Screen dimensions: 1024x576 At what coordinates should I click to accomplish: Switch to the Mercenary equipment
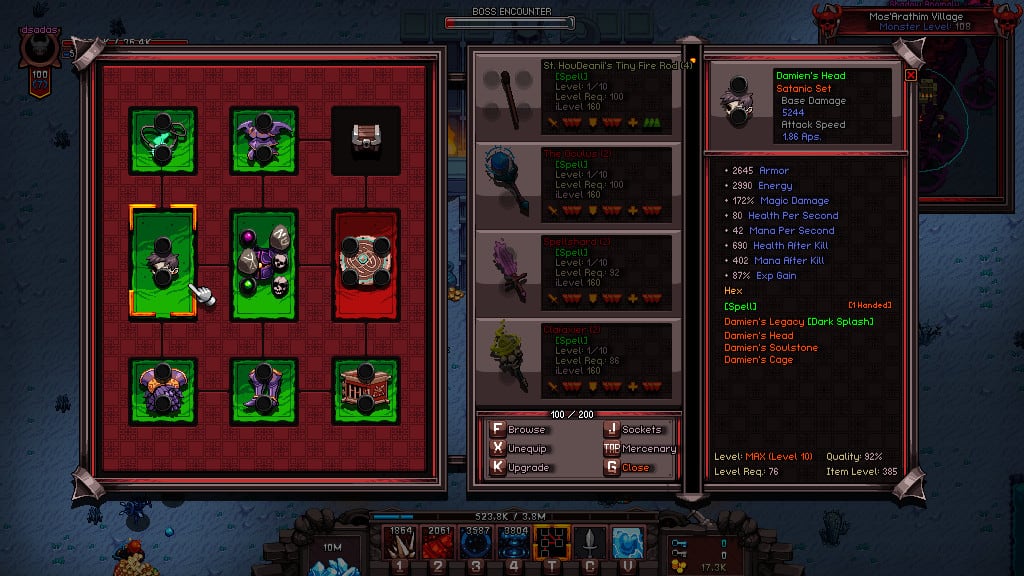pyautogui.click(x=638, y=448)
